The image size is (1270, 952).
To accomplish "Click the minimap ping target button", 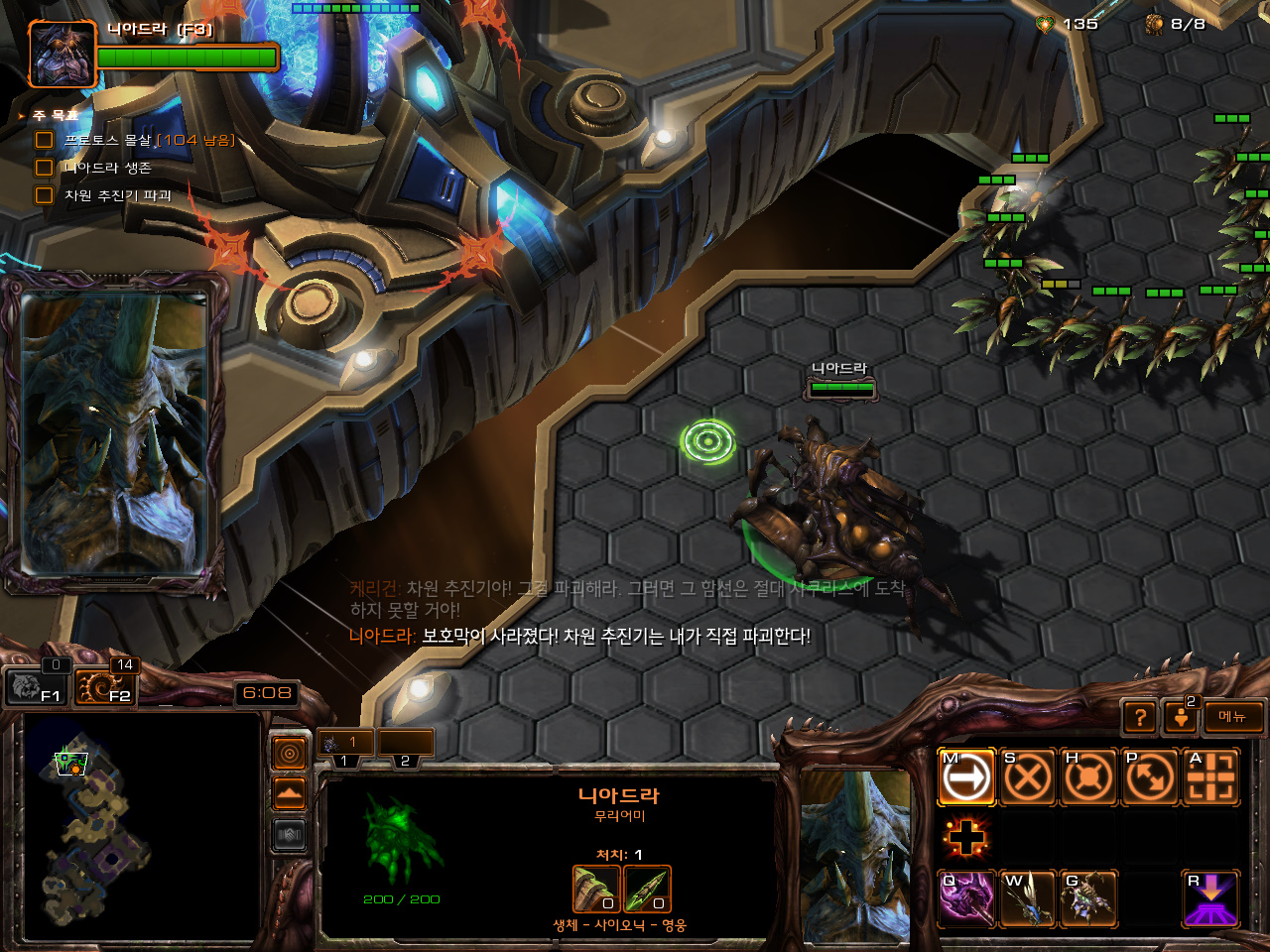I will 289,754.
